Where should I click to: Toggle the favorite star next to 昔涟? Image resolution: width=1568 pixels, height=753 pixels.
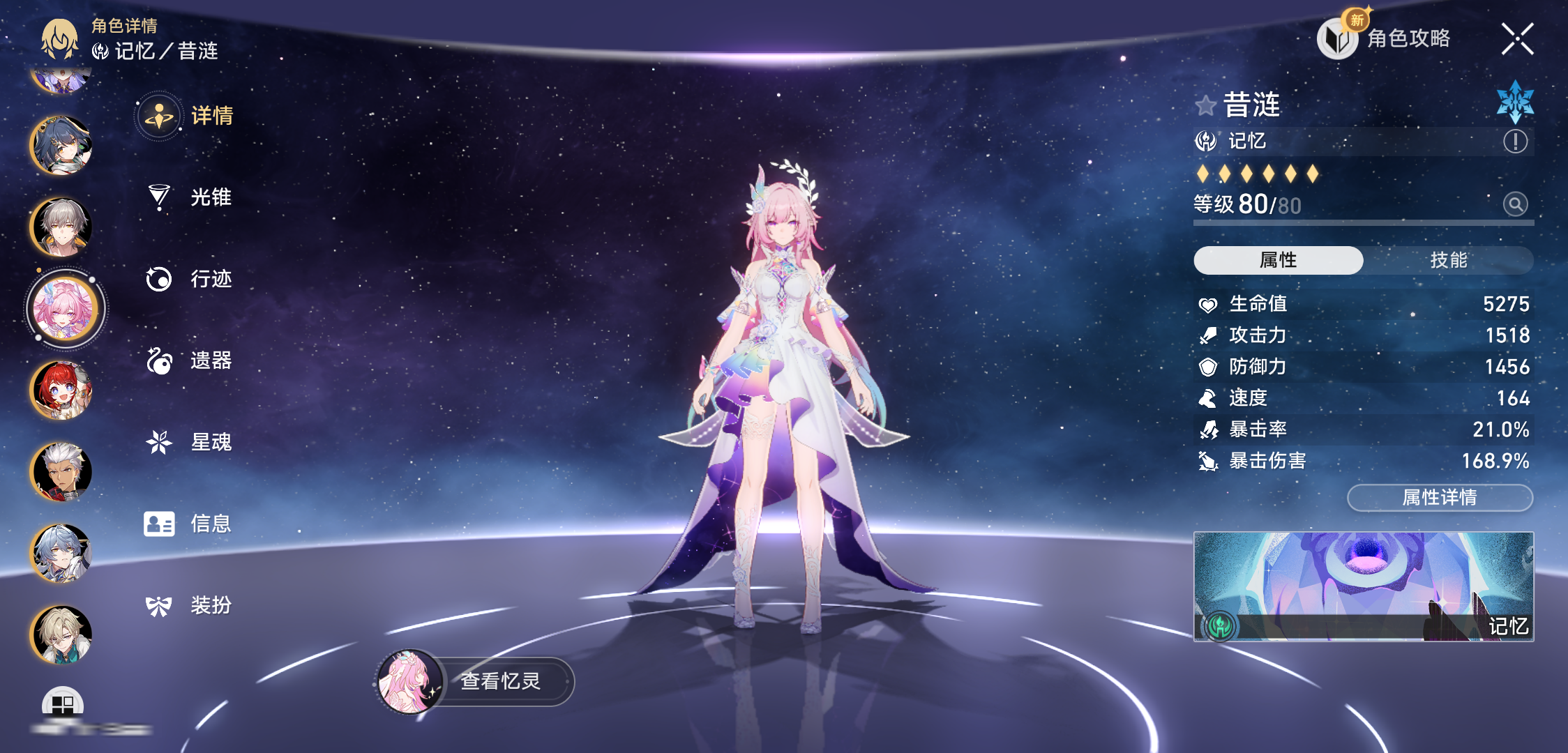pos(1205,106)
